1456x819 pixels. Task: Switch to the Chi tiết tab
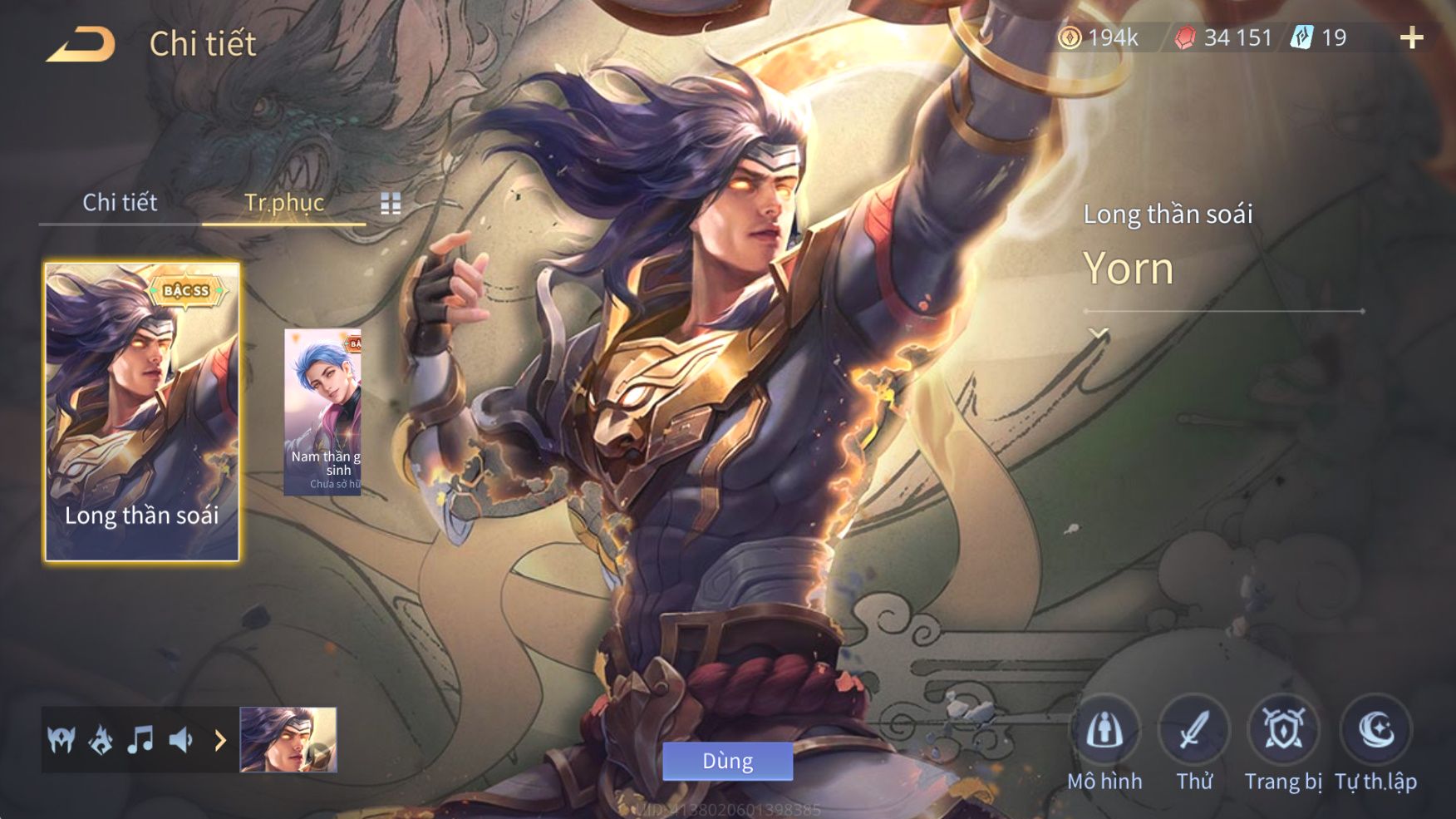[120, 202]
